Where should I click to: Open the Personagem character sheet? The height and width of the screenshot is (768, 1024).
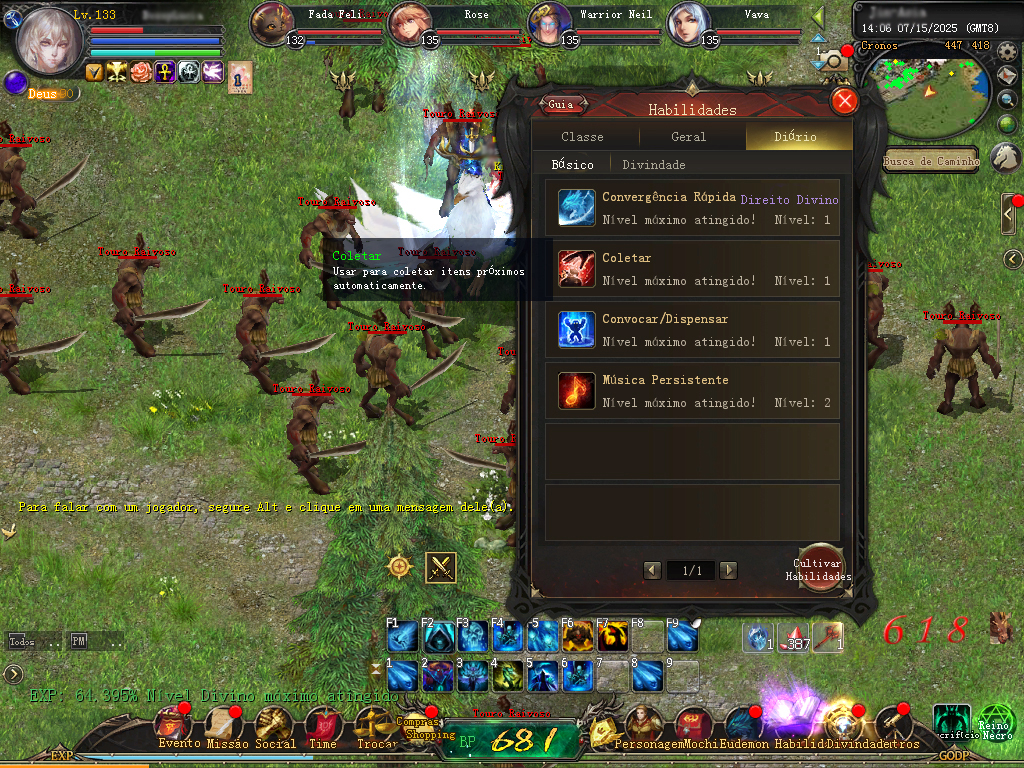point(641,725)
